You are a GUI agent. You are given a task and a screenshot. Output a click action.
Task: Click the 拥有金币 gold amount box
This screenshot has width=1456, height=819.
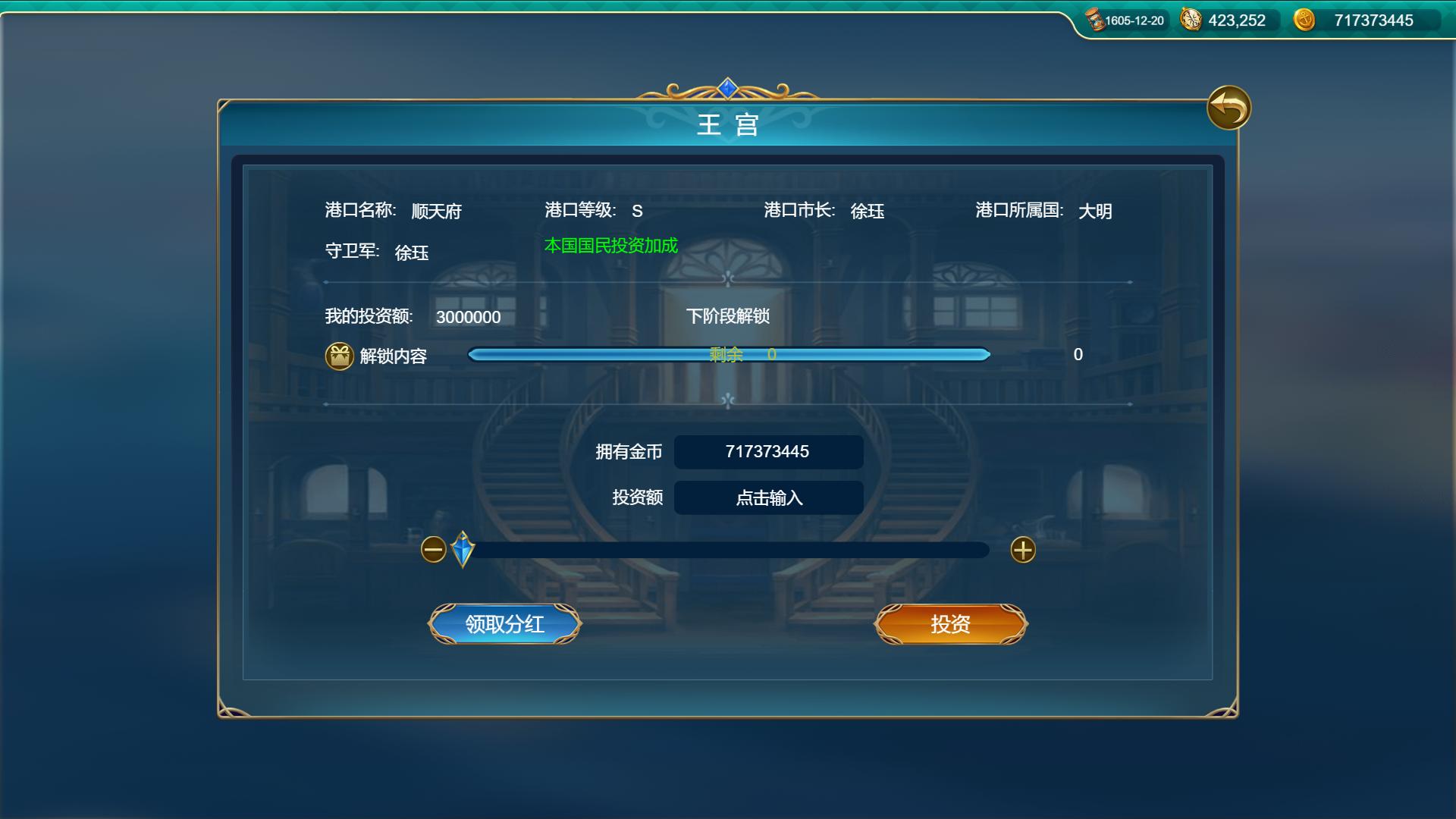(x=768, y=451)
